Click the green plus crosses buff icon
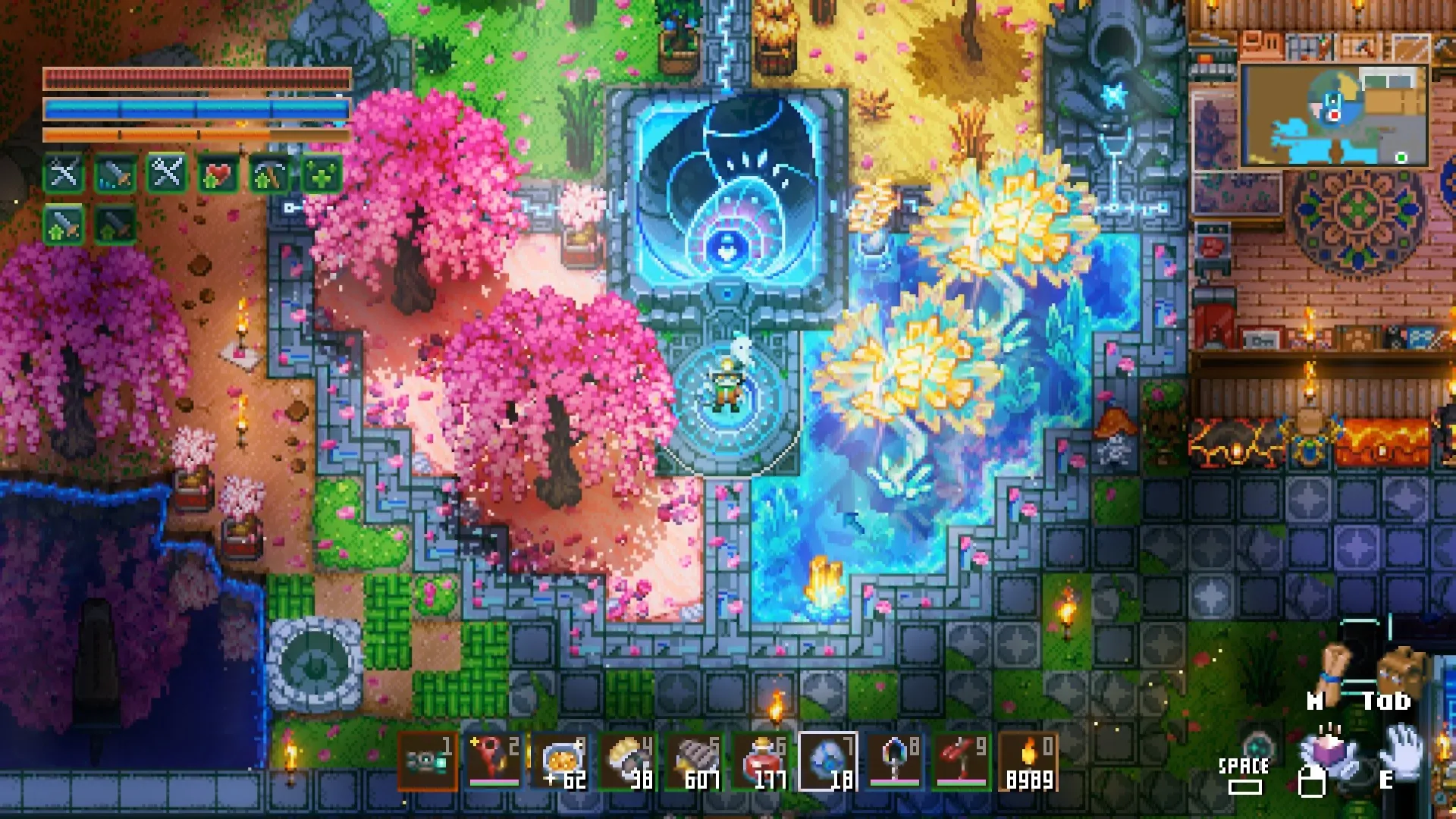The width and height of the screenshot is (1456, 819). pyautogui.click(x=320, y=175)
